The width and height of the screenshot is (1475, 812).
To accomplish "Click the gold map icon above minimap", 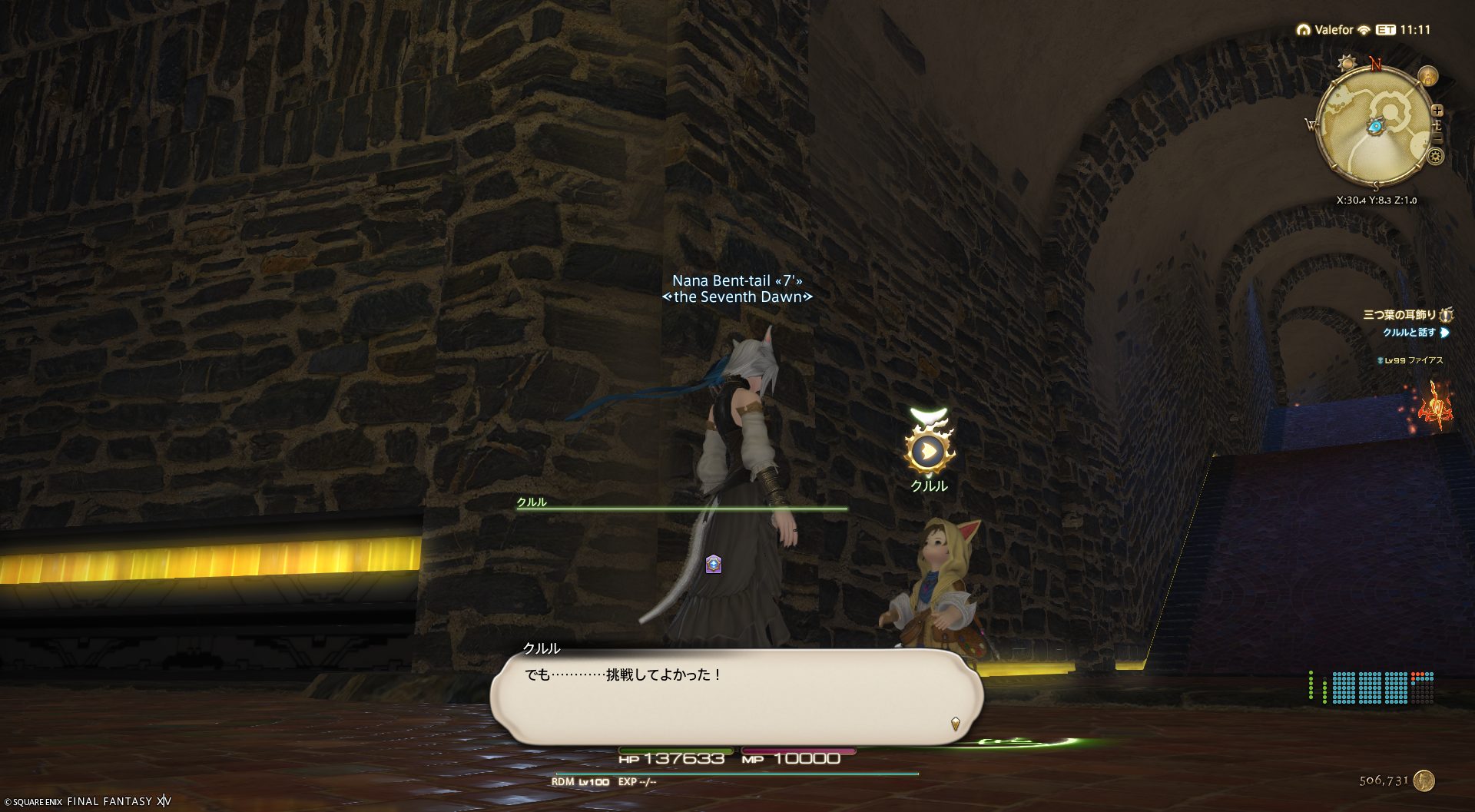I will (1428, 76).
